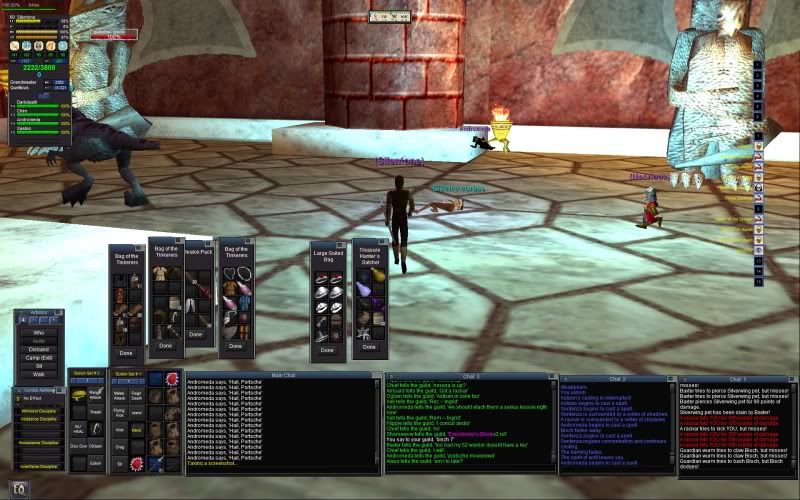Image resolution: width=800 pixels, height=500 pixels.
Task: Use the Feign Death hotbutton
Action: [138, 398]
